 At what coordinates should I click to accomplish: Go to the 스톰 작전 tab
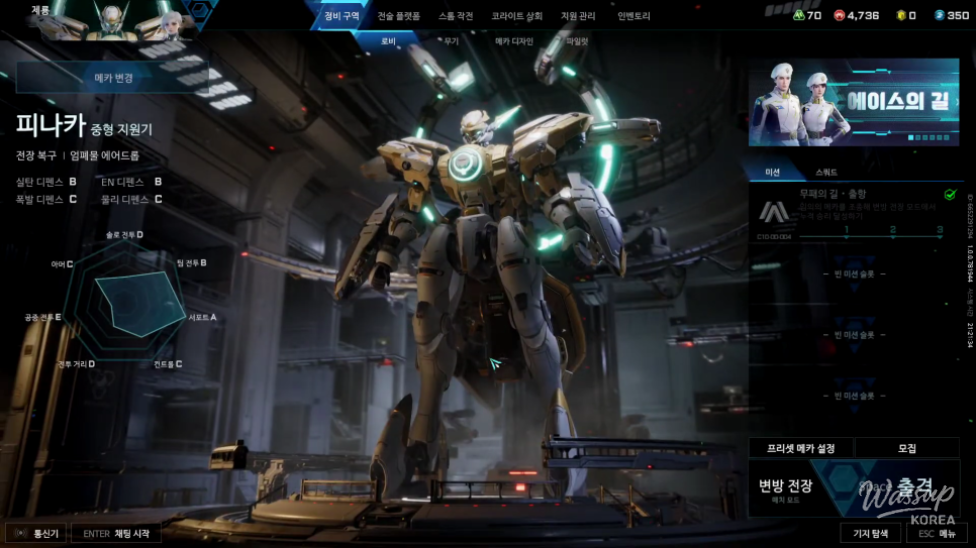pos(456,16)
